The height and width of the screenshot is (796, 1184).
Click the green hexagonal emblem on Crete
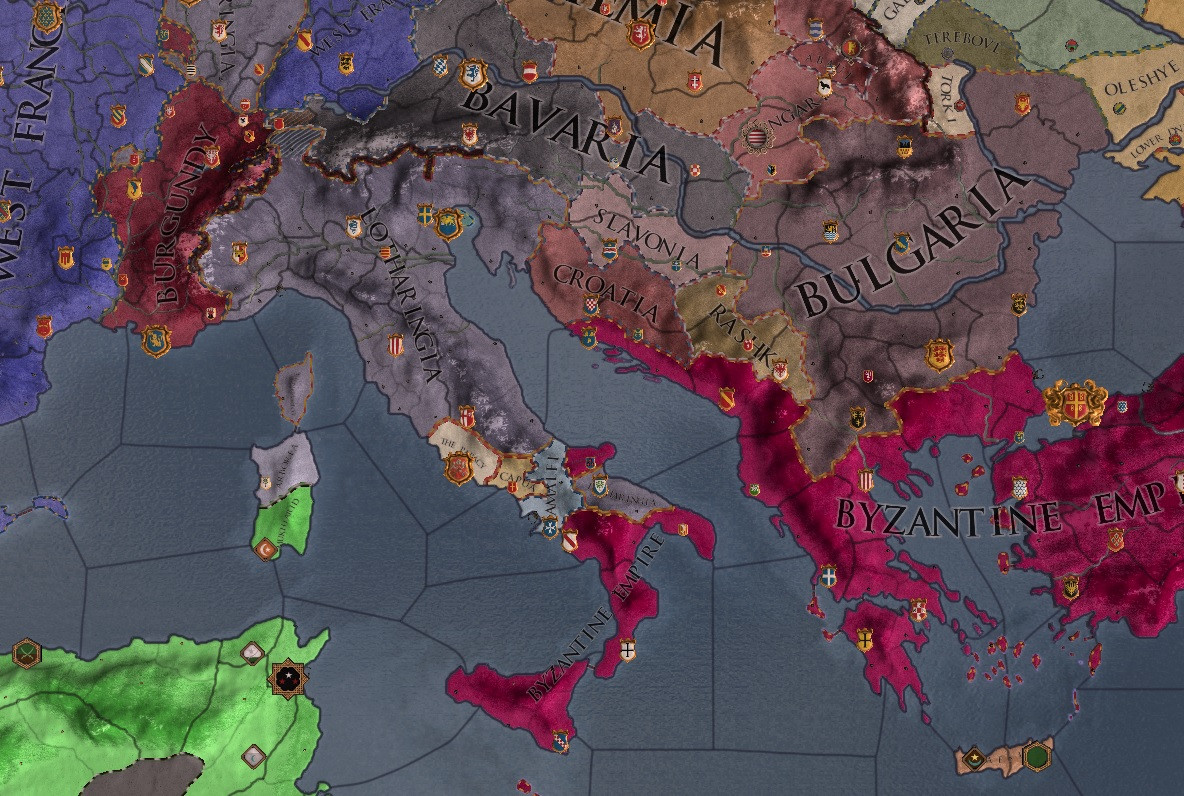1037,756
